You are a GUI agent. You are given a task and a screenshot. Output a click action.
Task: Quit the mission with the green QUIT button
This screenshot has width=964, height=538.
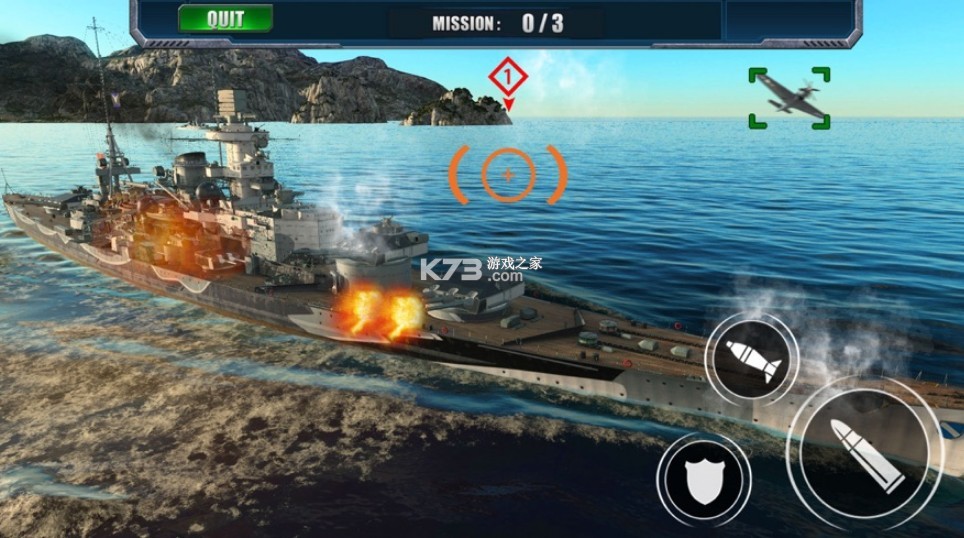click(225, 19)
